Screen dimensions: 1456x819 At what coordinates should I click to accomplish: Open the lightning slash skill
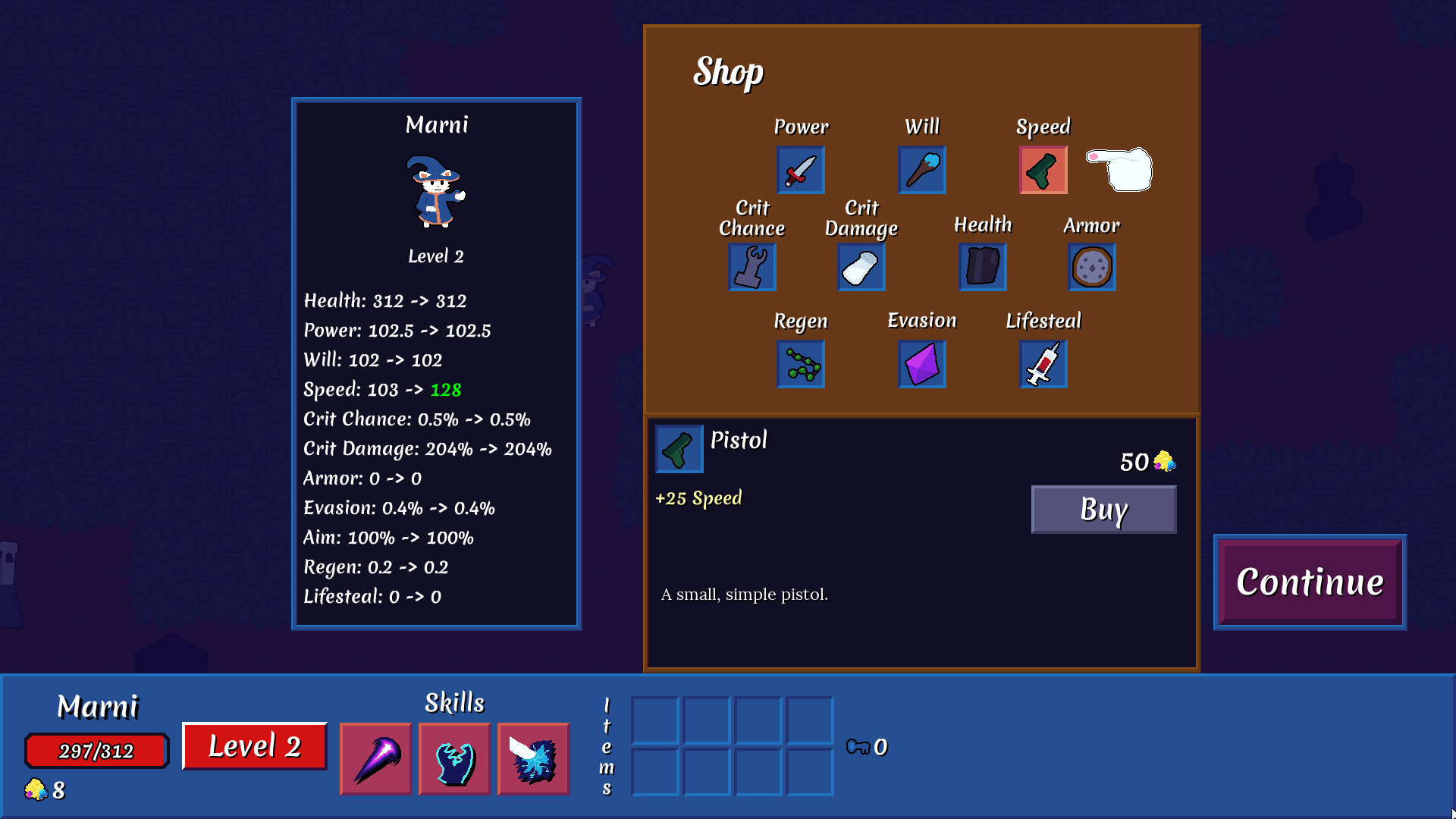pyautogui.click(x=533, y=758)
